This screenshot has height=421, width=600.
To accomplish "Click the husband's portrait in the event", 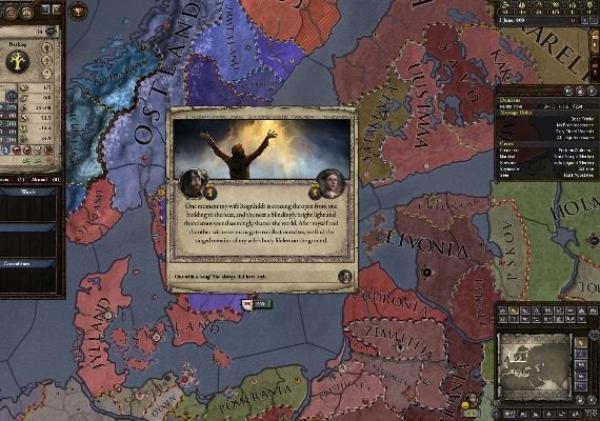I will click(x=190, y=183).
